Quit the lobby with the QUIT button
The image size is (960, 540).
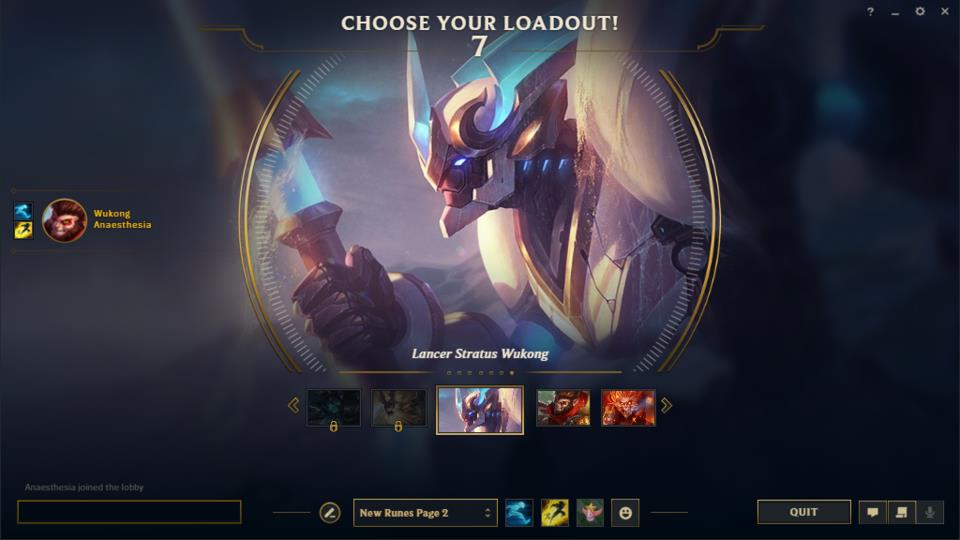point(803,512)
